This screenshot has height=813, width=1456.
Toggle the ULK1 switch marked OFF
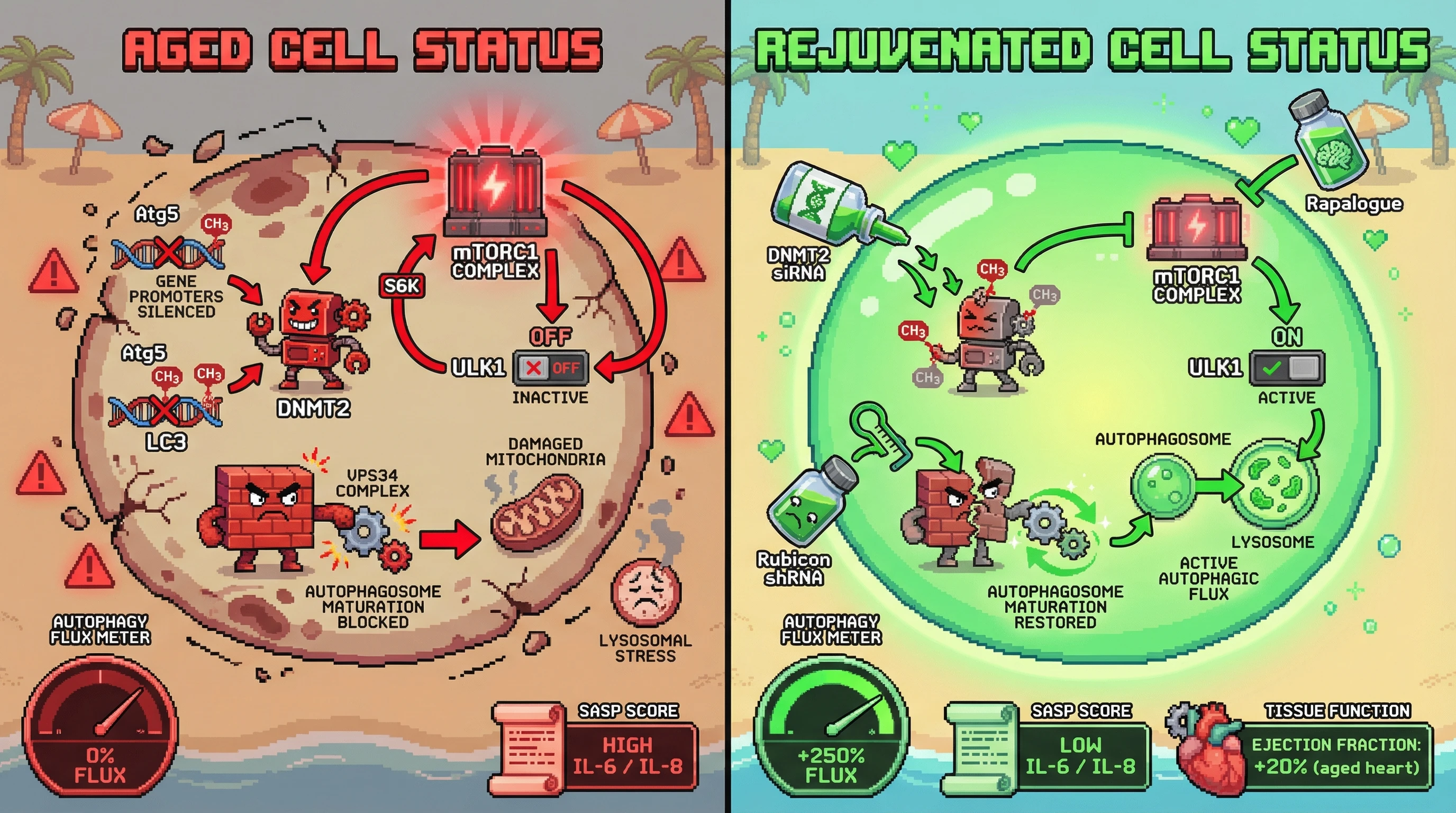pyautogui.click(x=551, y=368)
